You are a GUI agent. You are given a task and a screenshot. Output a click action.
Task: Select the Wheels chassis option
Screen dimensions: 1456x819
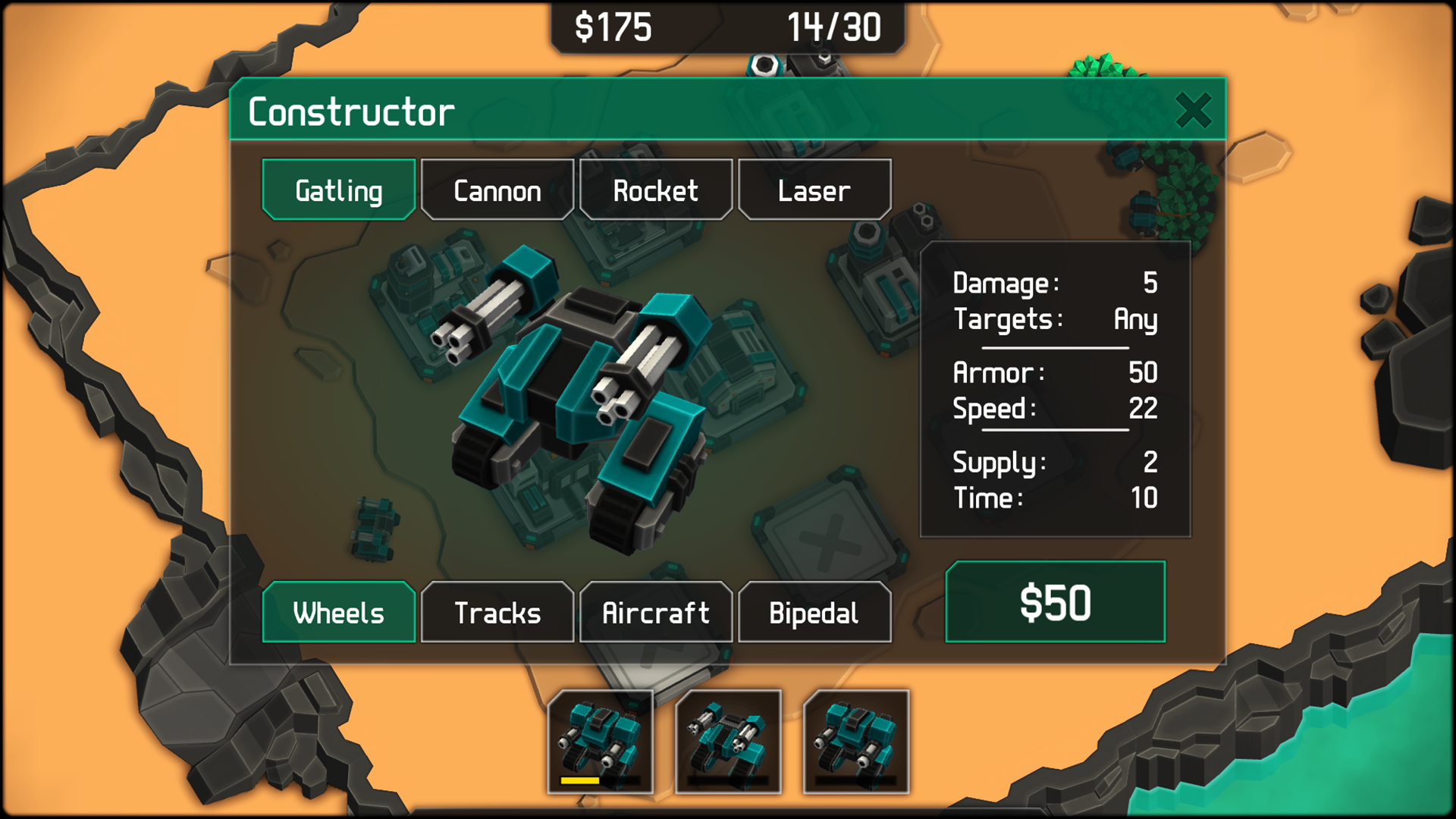(338, 612)
